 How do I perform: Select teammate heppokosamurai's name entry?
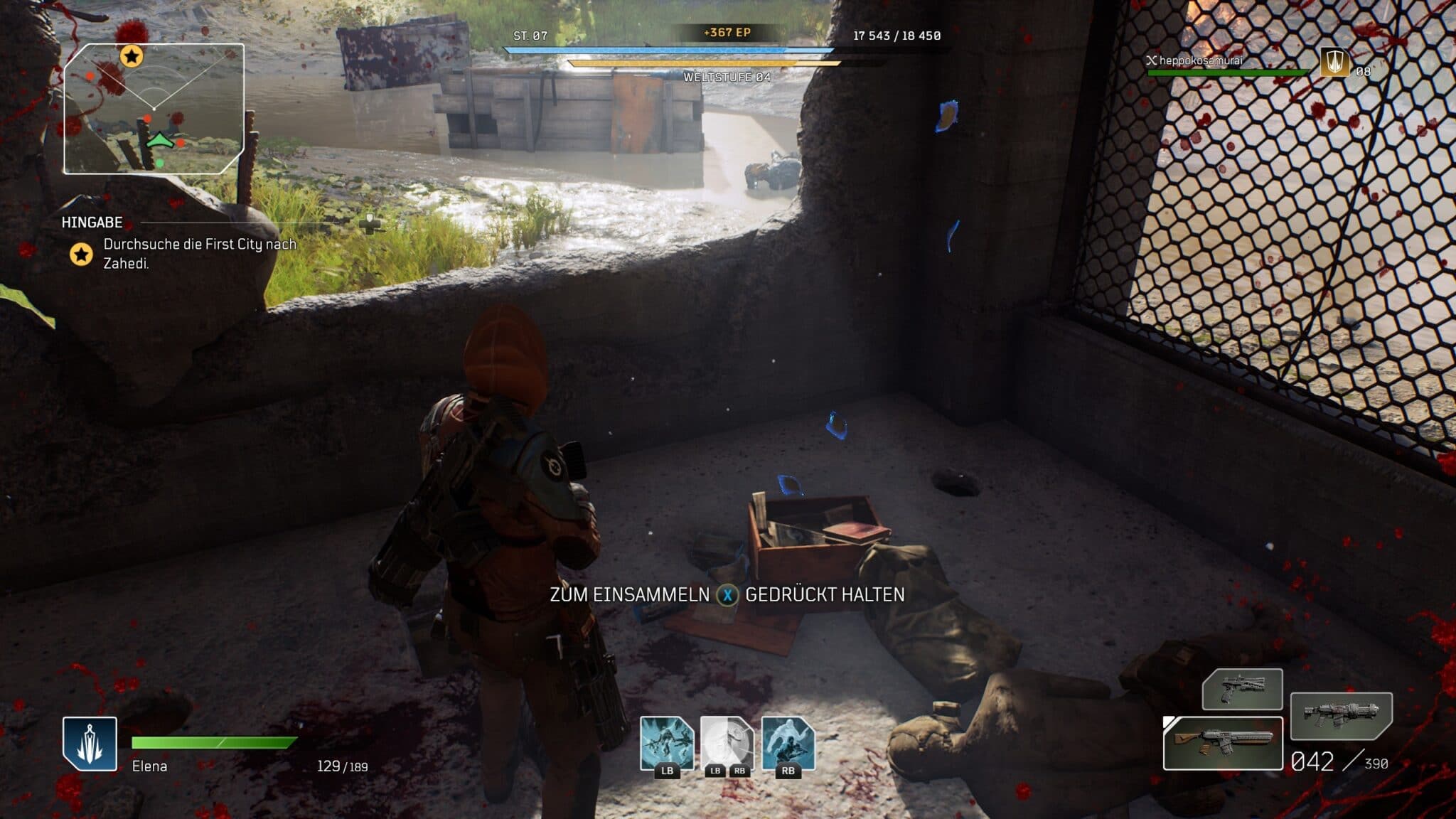pos(1200,61)
